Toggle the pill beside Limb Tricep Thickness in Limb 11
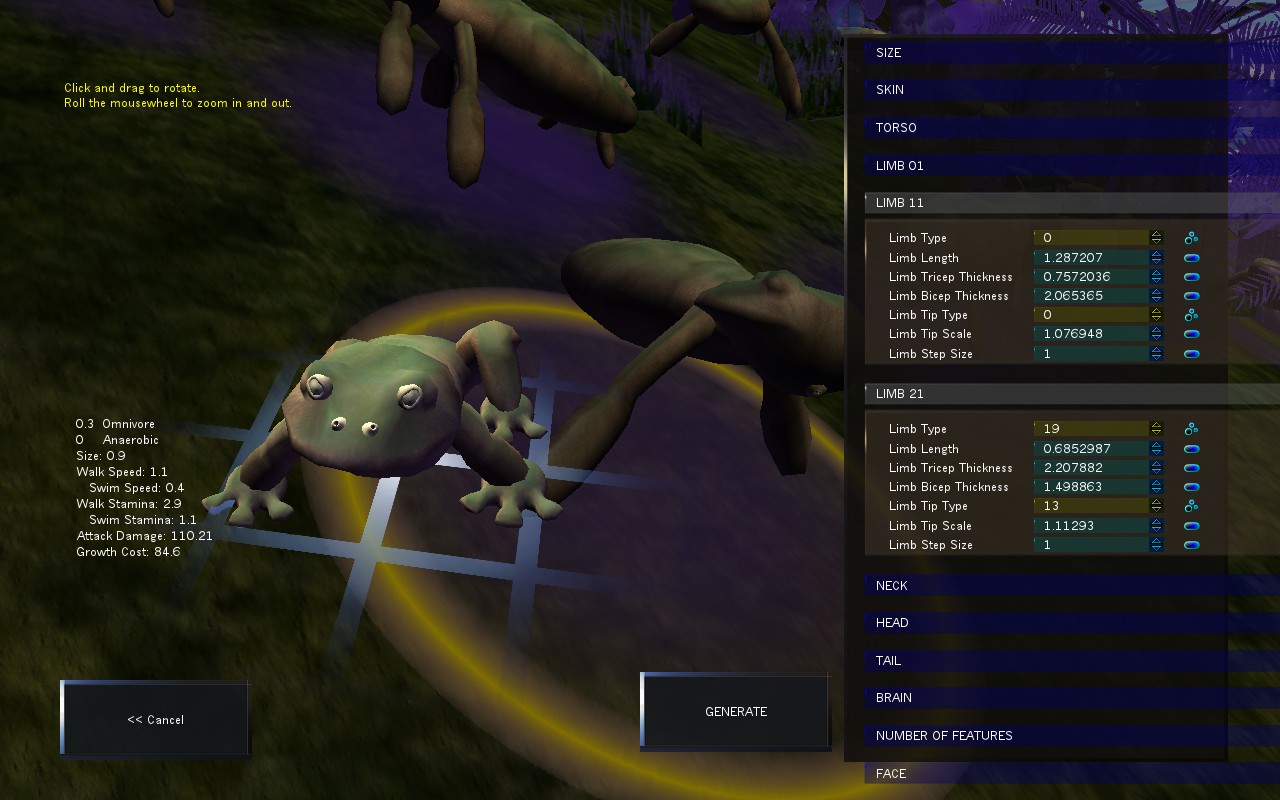 1191,276
